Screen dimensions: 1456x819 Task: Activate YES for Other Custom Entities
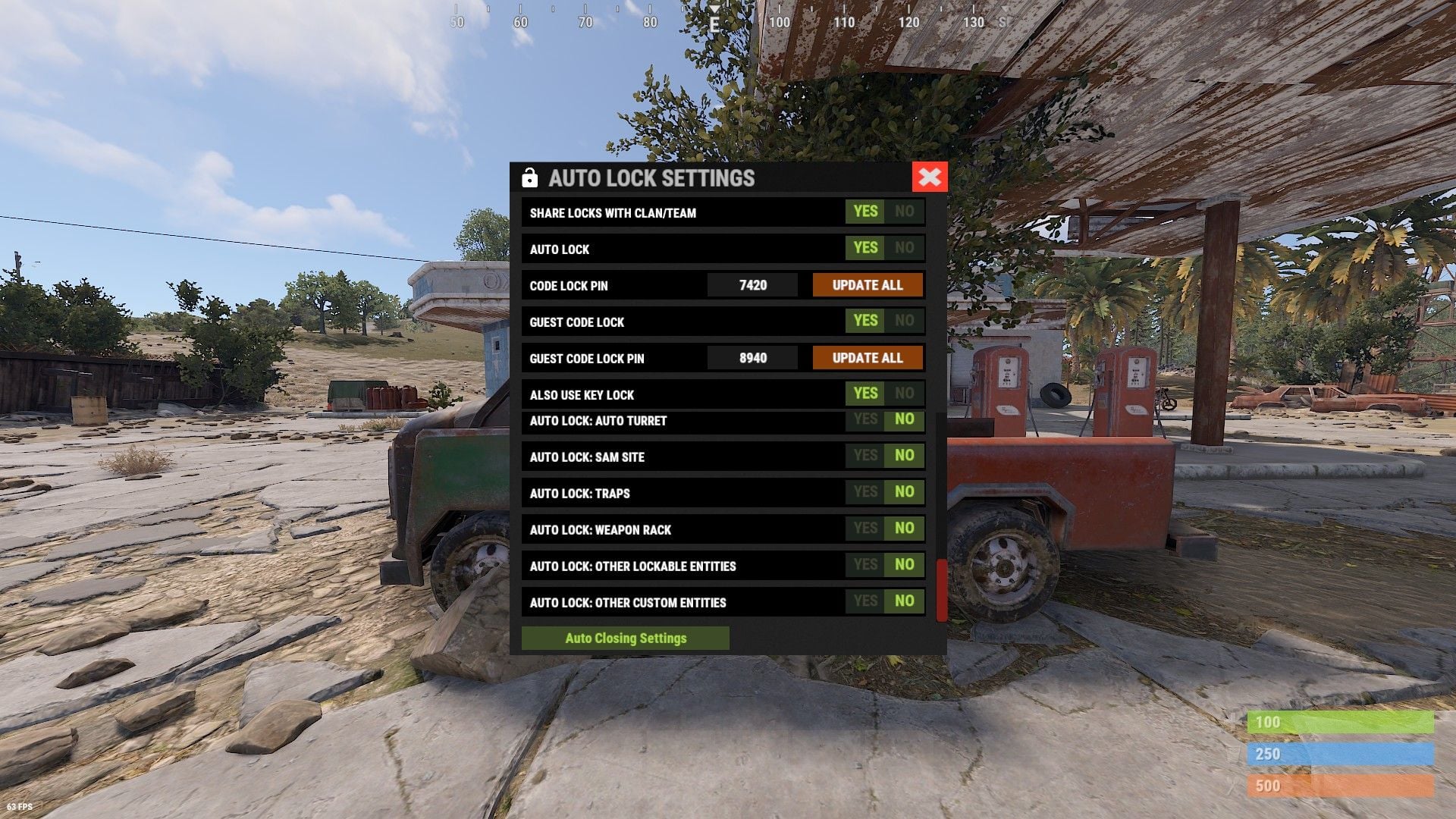(x=865, y=601)
